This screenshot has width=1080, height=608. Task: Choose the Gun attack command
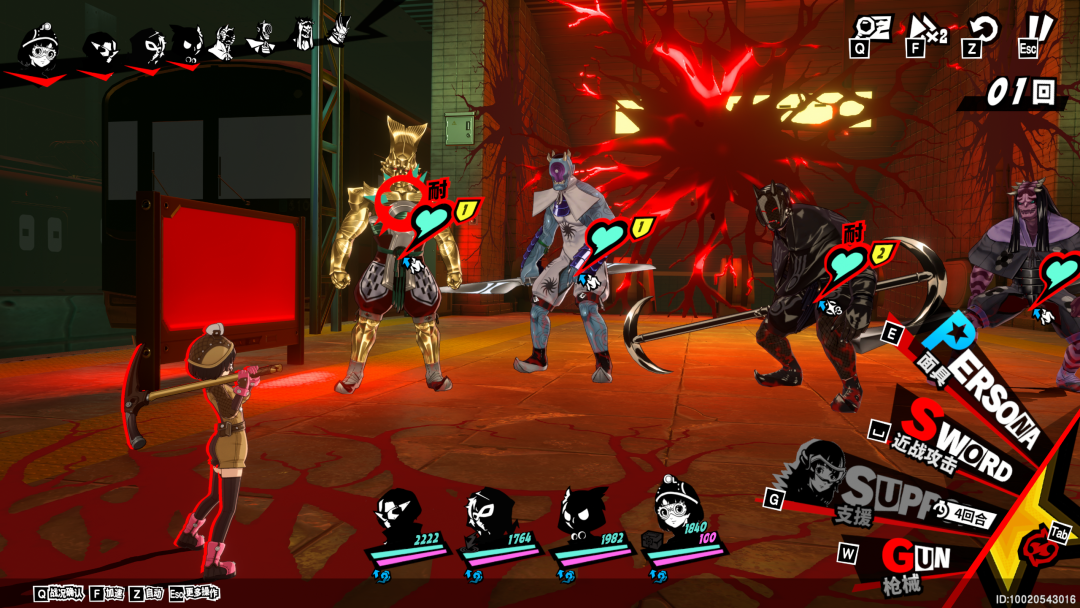point(915,557)
